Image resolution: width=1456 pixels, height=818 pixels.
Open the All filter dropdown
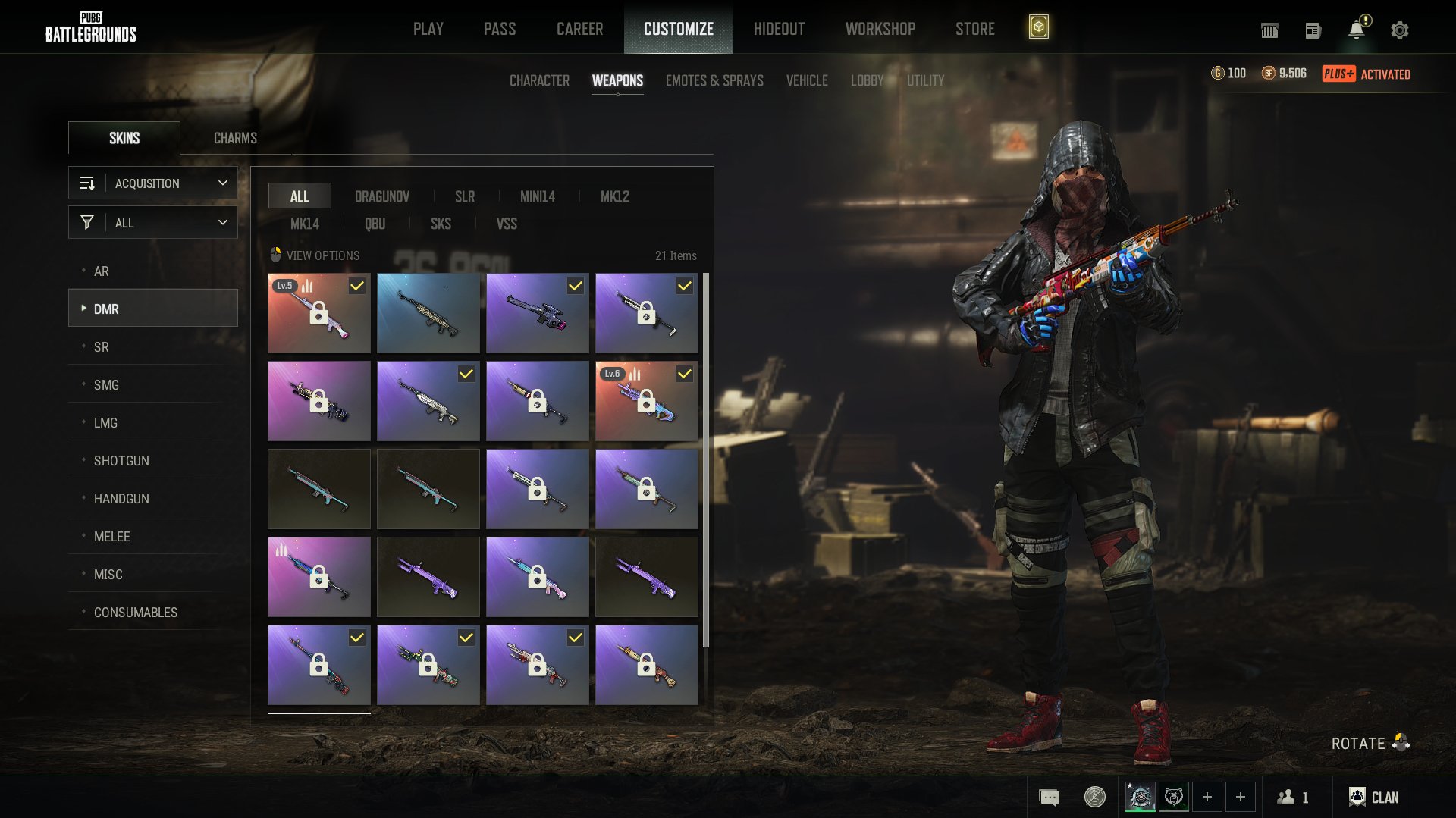[x=153, y=223]
